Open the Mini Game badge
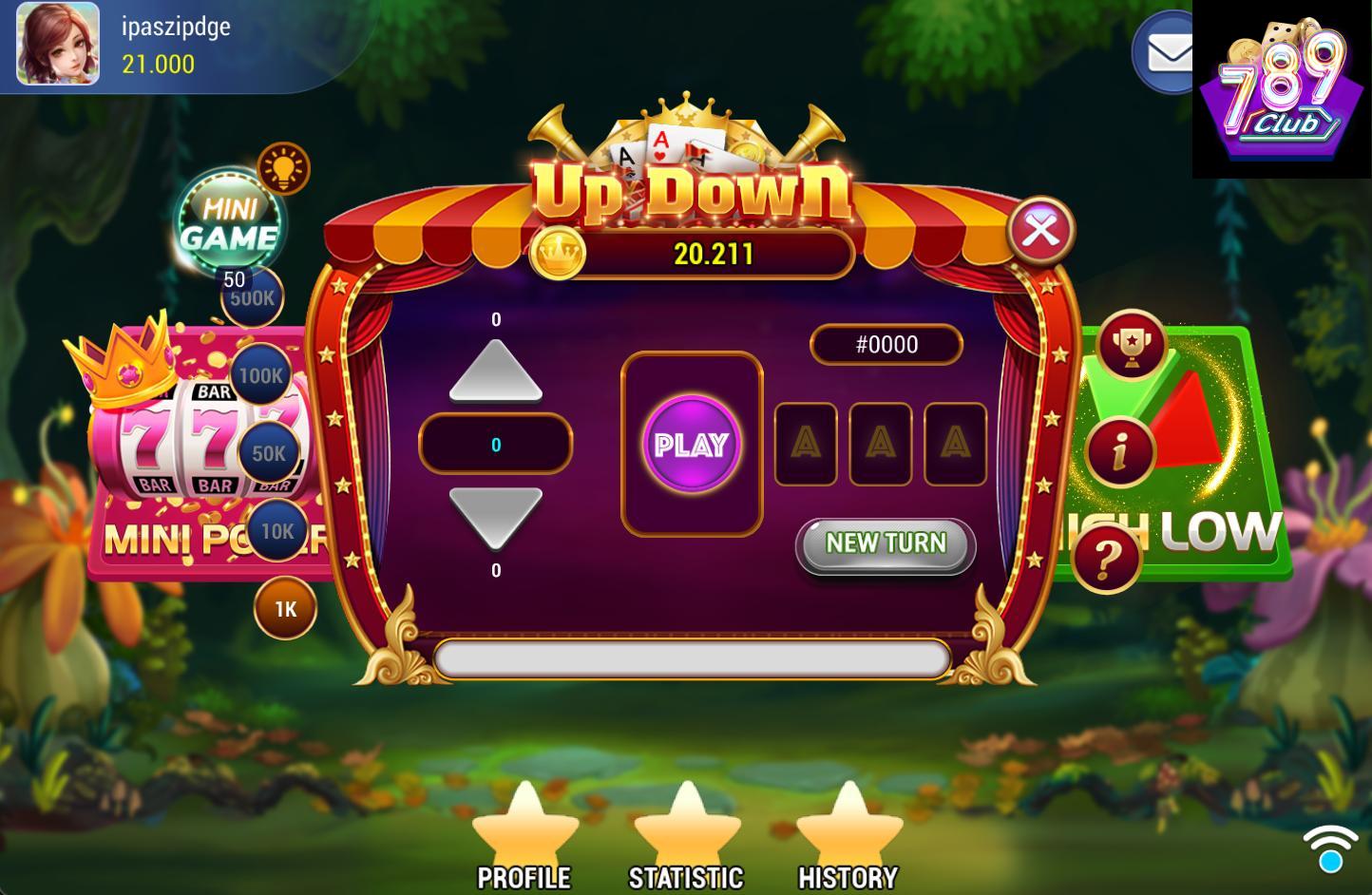 tap(231, 217)
